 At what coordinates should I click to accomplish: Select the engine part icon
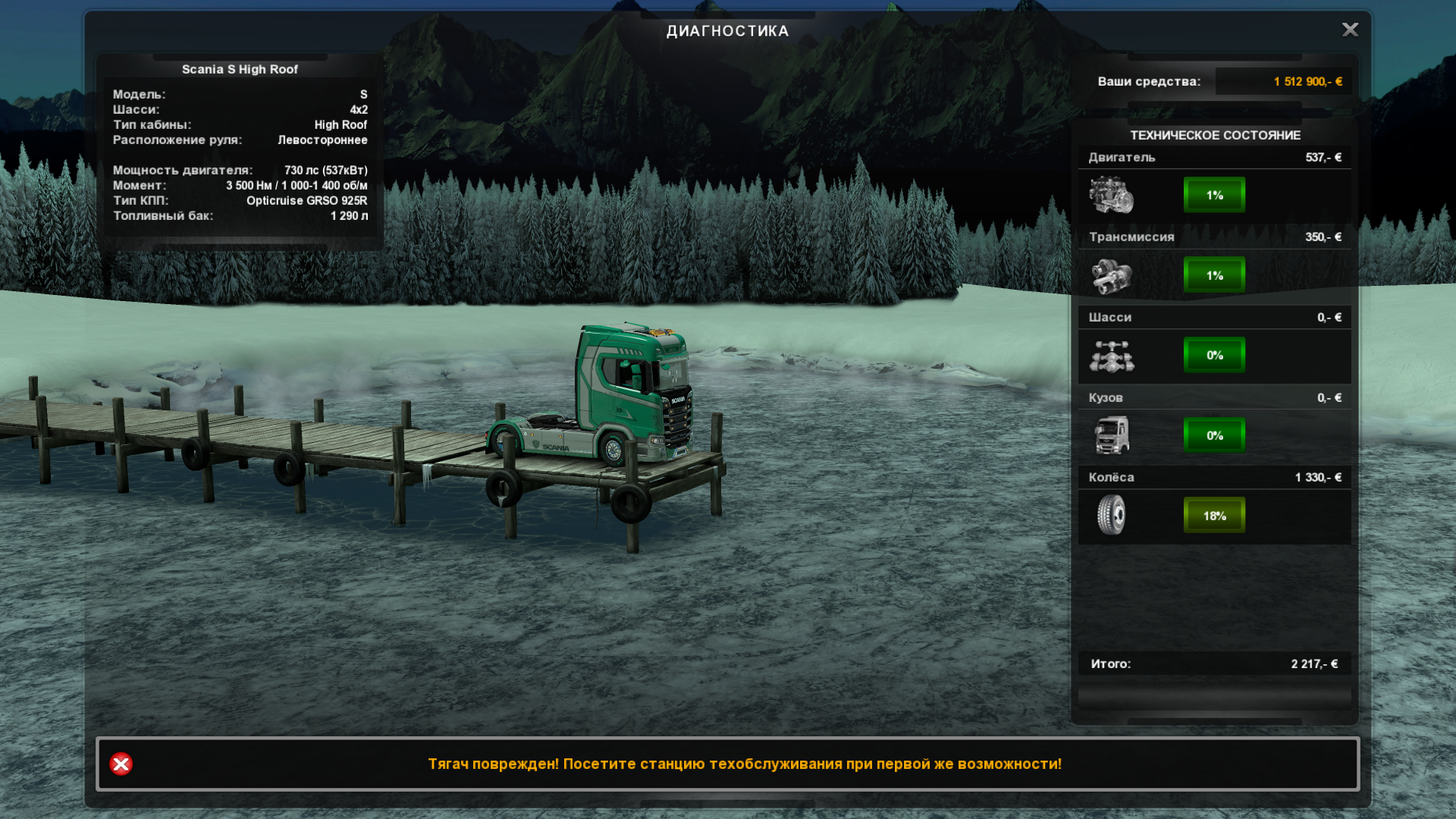[x=1111, y=196]
